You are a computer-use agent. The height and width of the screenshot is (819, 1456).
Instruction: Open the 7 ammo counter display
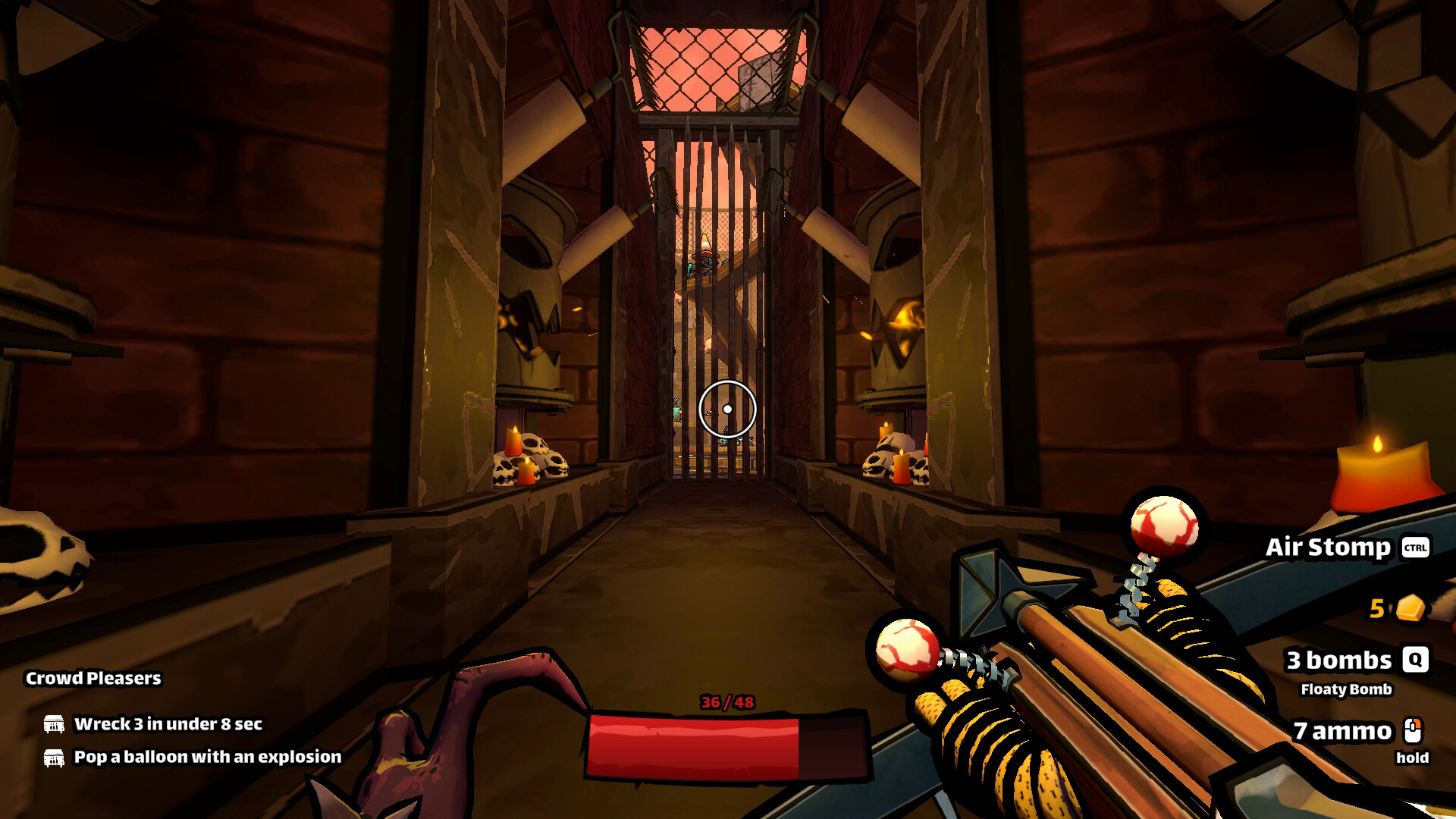tap(1341, 733)
